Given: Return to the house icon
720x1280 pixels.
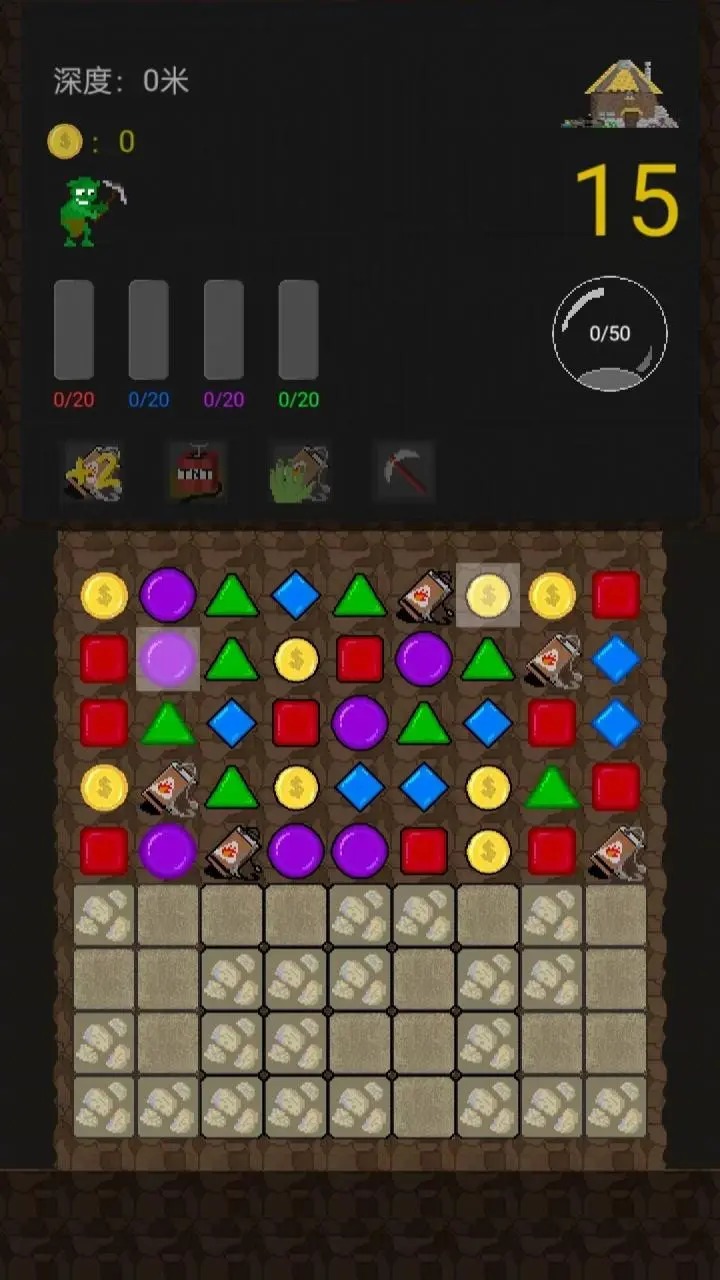Looking at the screenshot, I should tap(630, 95).
